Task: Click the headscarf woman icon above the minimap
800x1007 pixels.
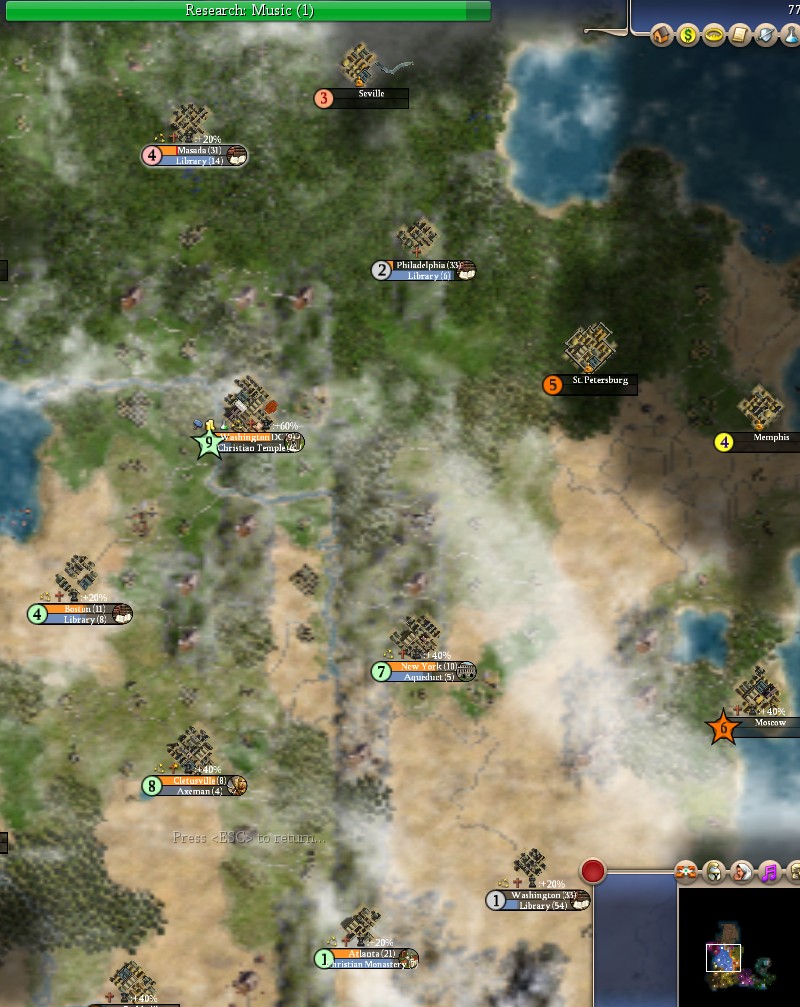Action: (742, 872)
